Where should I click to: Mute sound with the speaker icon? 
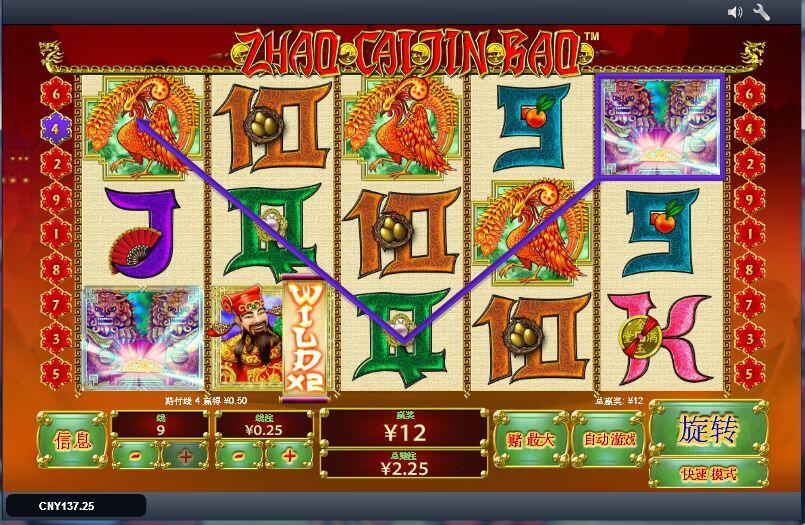coord(735,12)
